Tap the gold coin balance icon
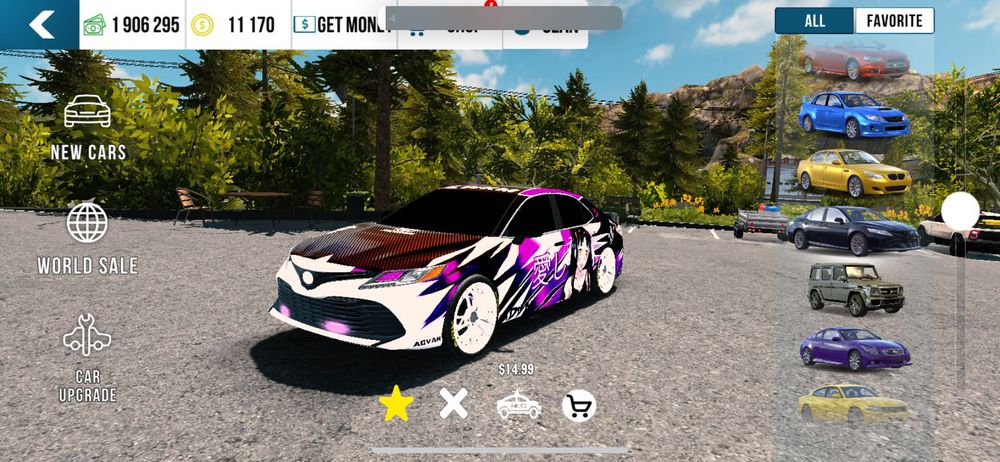1000x462 pixels. [x=203, y=25]
